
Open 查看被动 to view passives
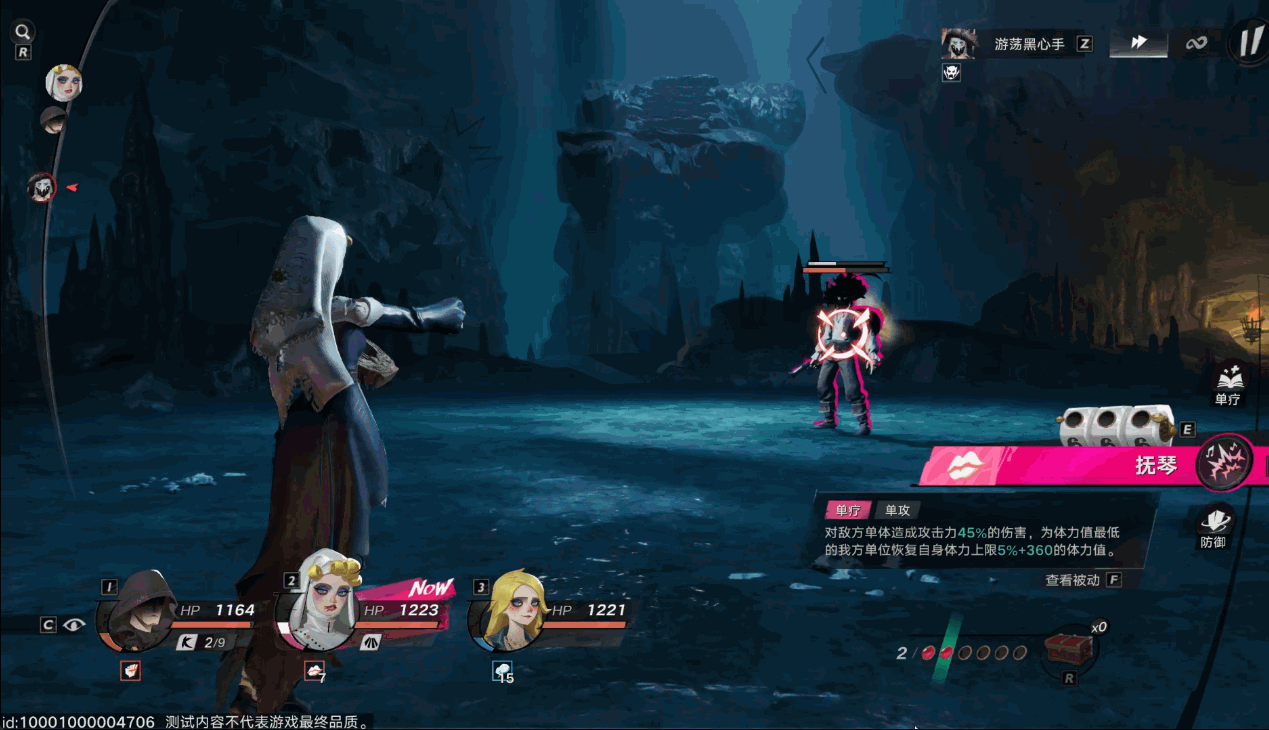click(1072, 580)
